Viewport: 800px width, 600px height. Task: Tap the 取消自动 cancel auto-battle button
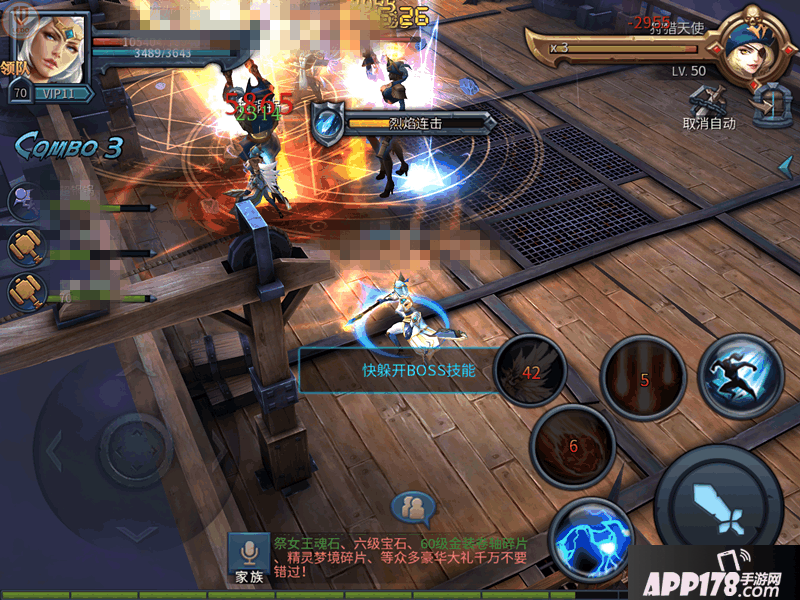pyautogui.click(x=709, y=110)
